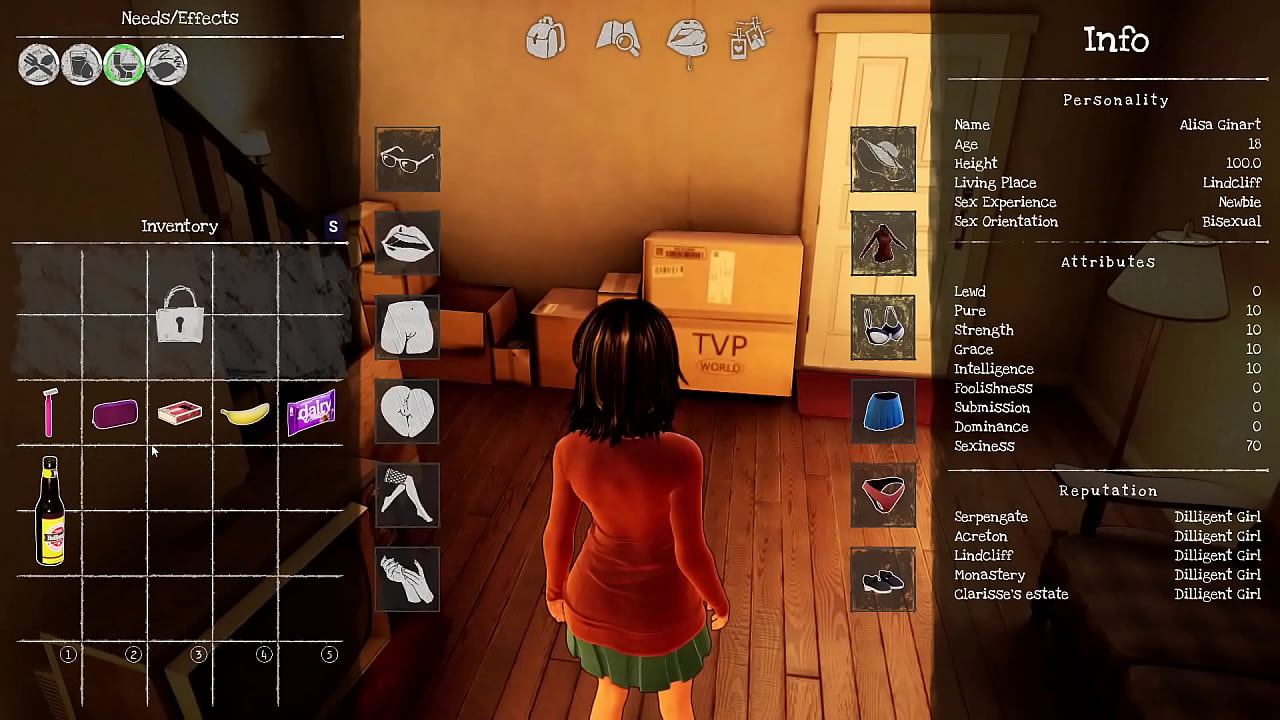This screenshot has width=1280, height=720.
Task: Click the fork and knife hunger icon
Action: tap(39, 65)
